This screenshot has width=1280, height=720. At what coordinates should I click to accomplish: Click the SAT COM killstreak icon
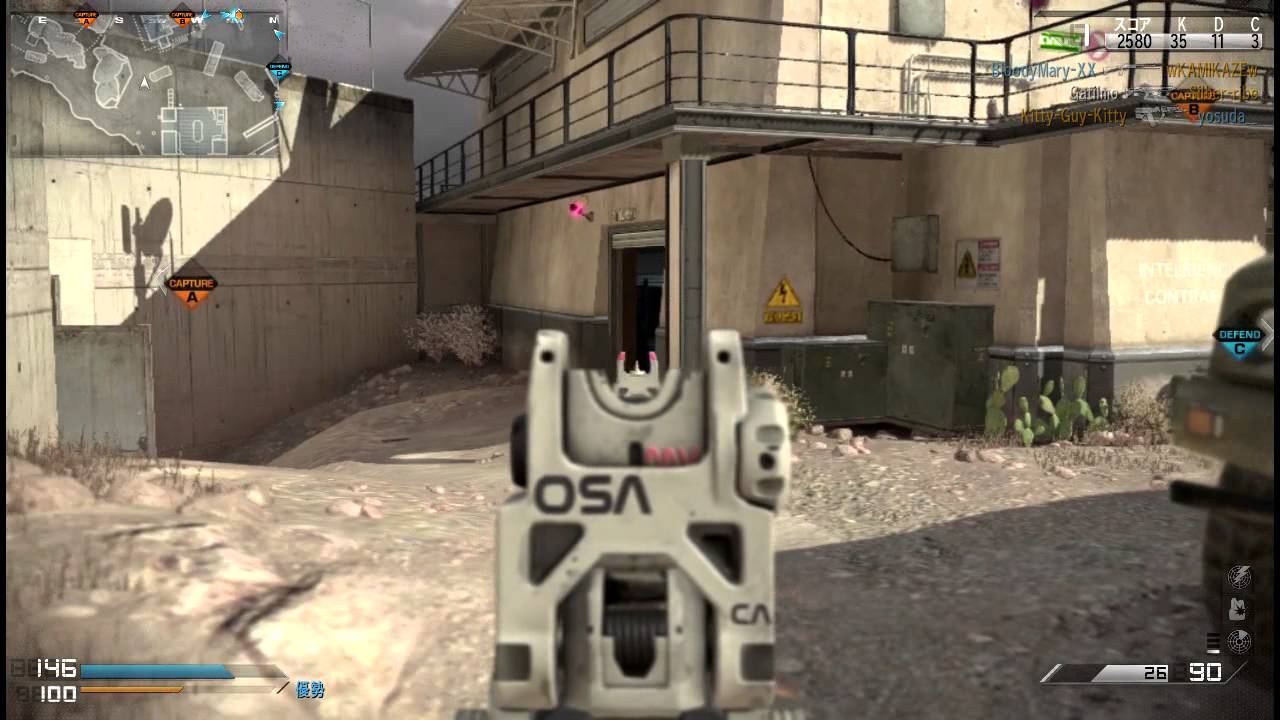coord(1240,578)
